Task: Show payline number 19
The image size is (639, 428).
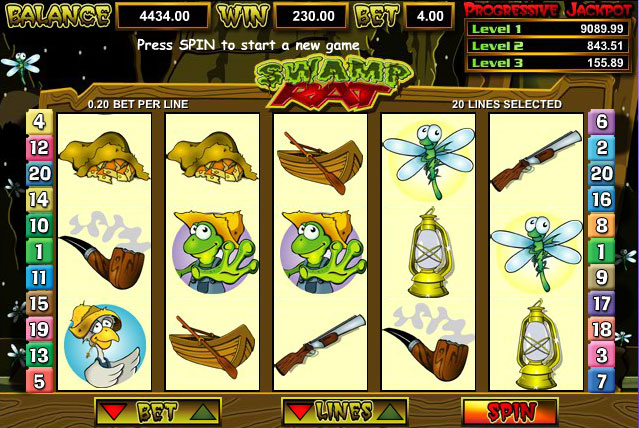Action: tap(39, 329)
